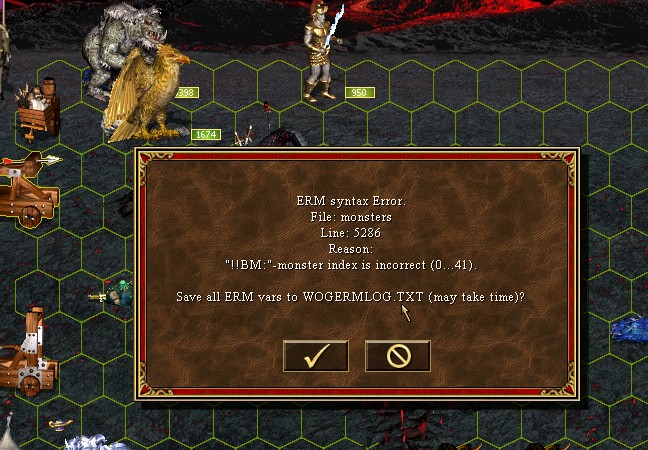Decline saving with the cancel circle button
Screen dimensions: 648x450
point(397,355)
